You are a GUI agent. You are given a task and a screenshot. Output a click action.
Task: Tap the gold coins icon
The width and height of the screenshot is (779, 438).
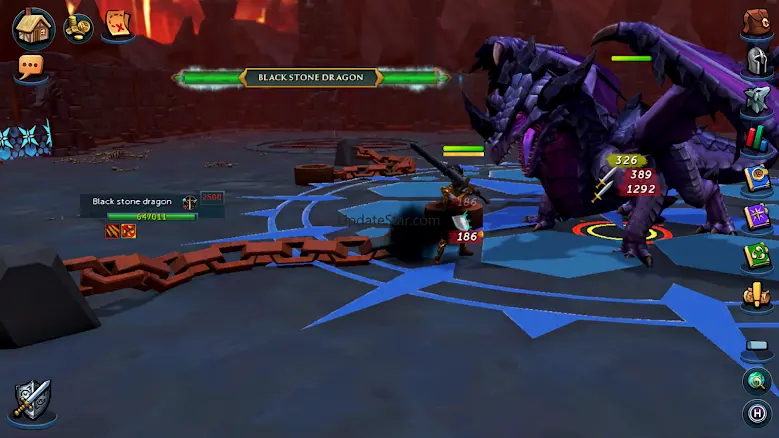tap(78, 27)
